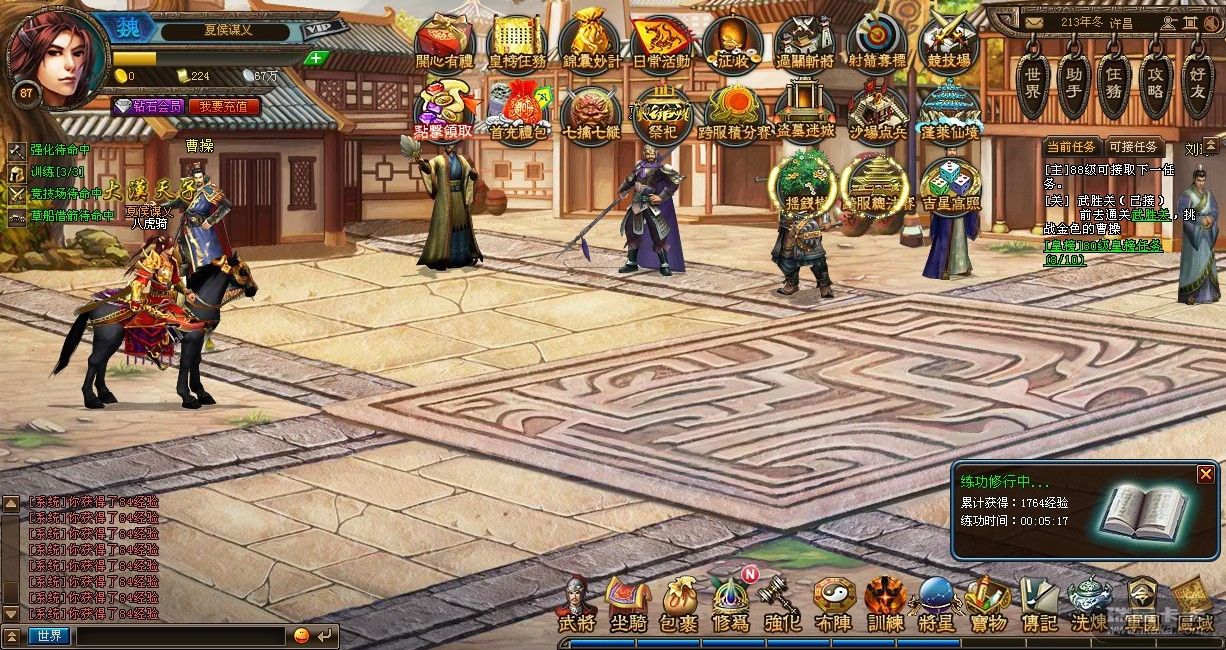This screenshot has width=1226, height=650.
Task: Open the 日常活動 daily activities icon
Action: click(662, 40)
